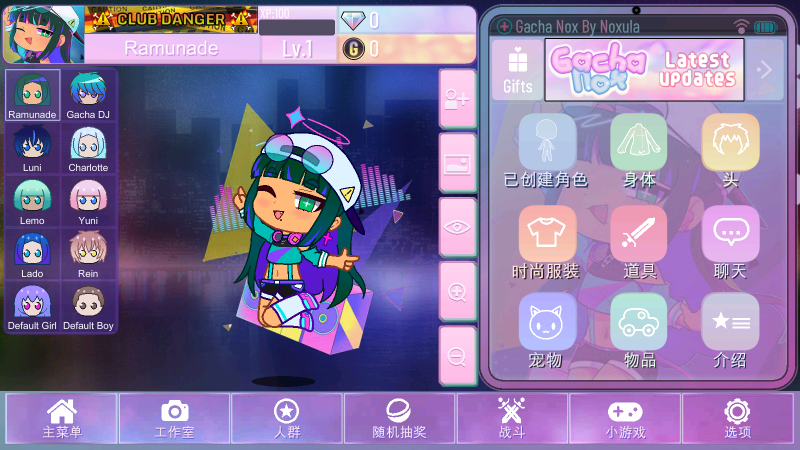Viewport: 800px width, 450px height.
Task: Open the 时尚服装 clothing category
Action: [546, 242]
